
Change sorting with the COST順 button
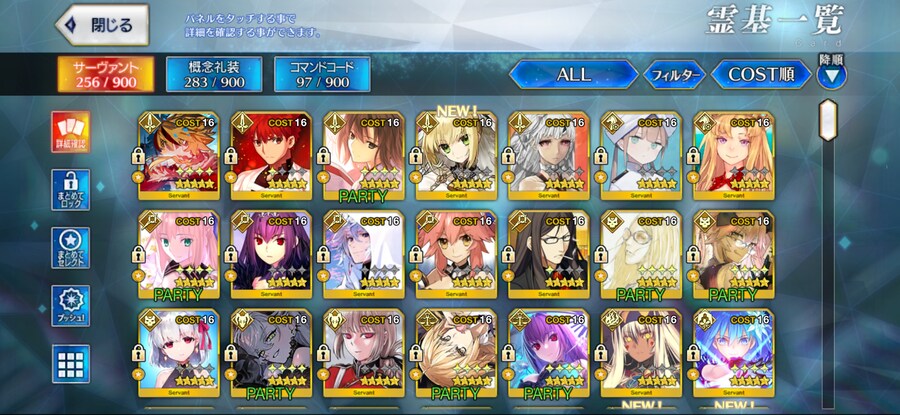[x=761, y=74]
